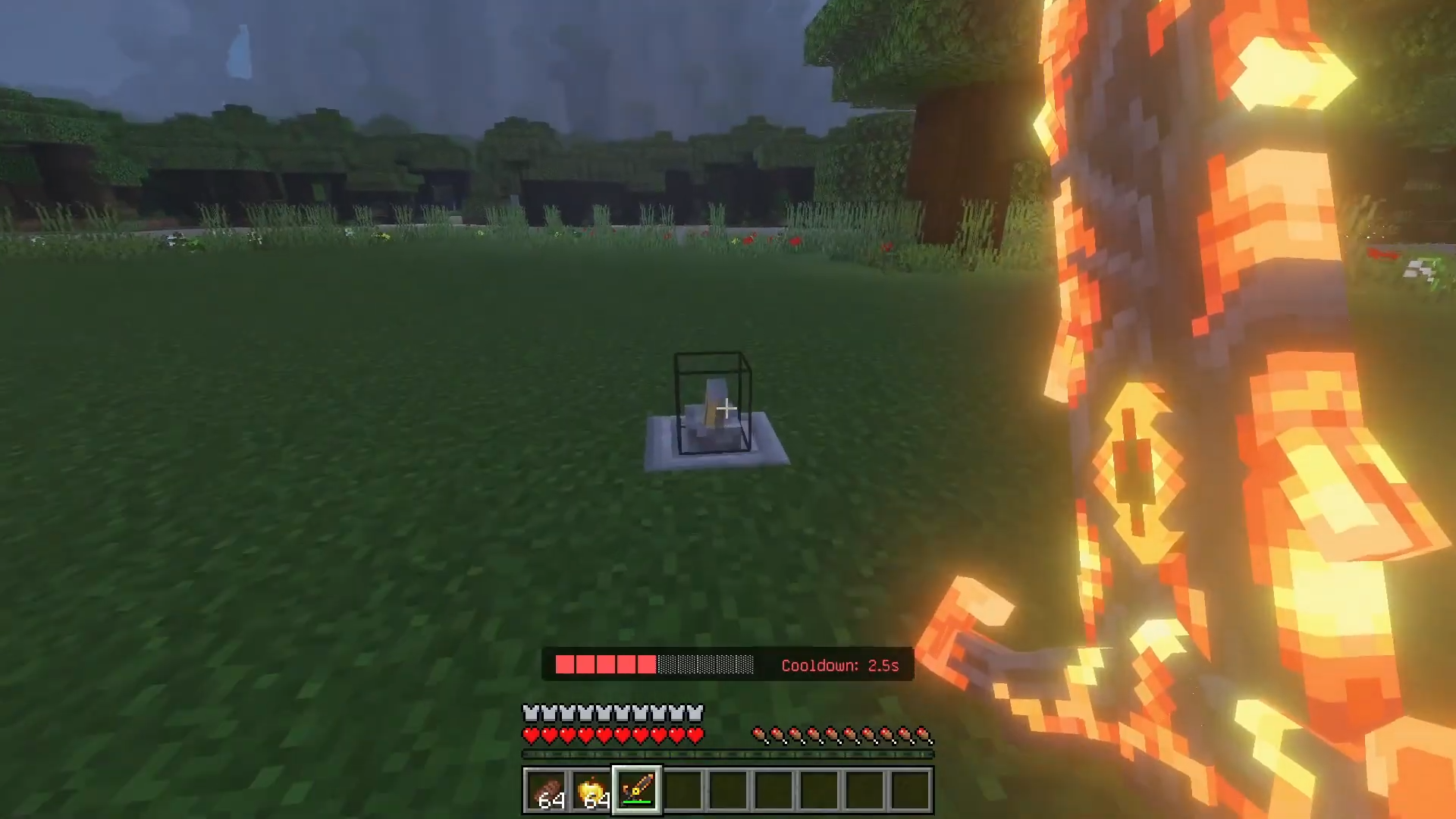Viewport: 1456px width, 819px height.
Task: Select the golden apple hotbar slot
Action: 591,791
